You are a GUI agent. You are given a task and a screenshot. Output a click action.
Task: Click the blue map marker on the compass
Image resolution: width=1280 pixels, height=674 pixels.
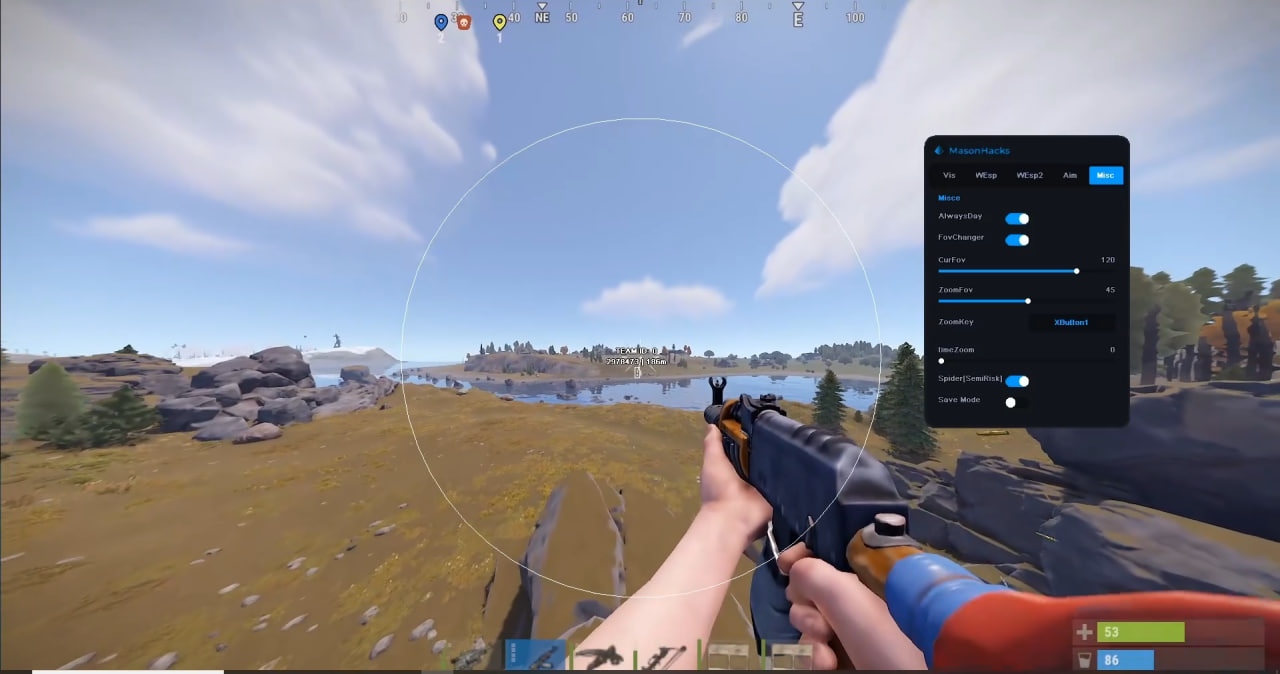pos(441,22)
